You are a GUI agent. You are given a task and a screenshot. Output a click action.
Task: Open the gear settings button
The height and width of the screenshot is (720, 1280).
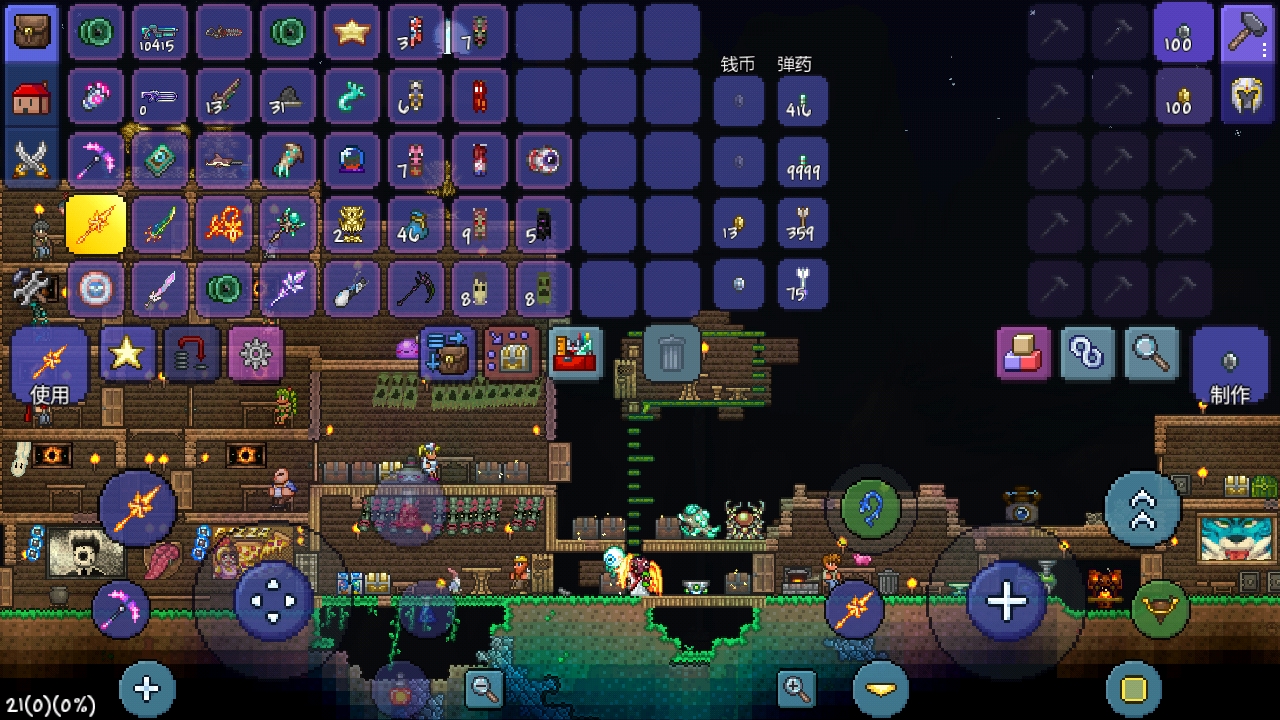point(256,353)
